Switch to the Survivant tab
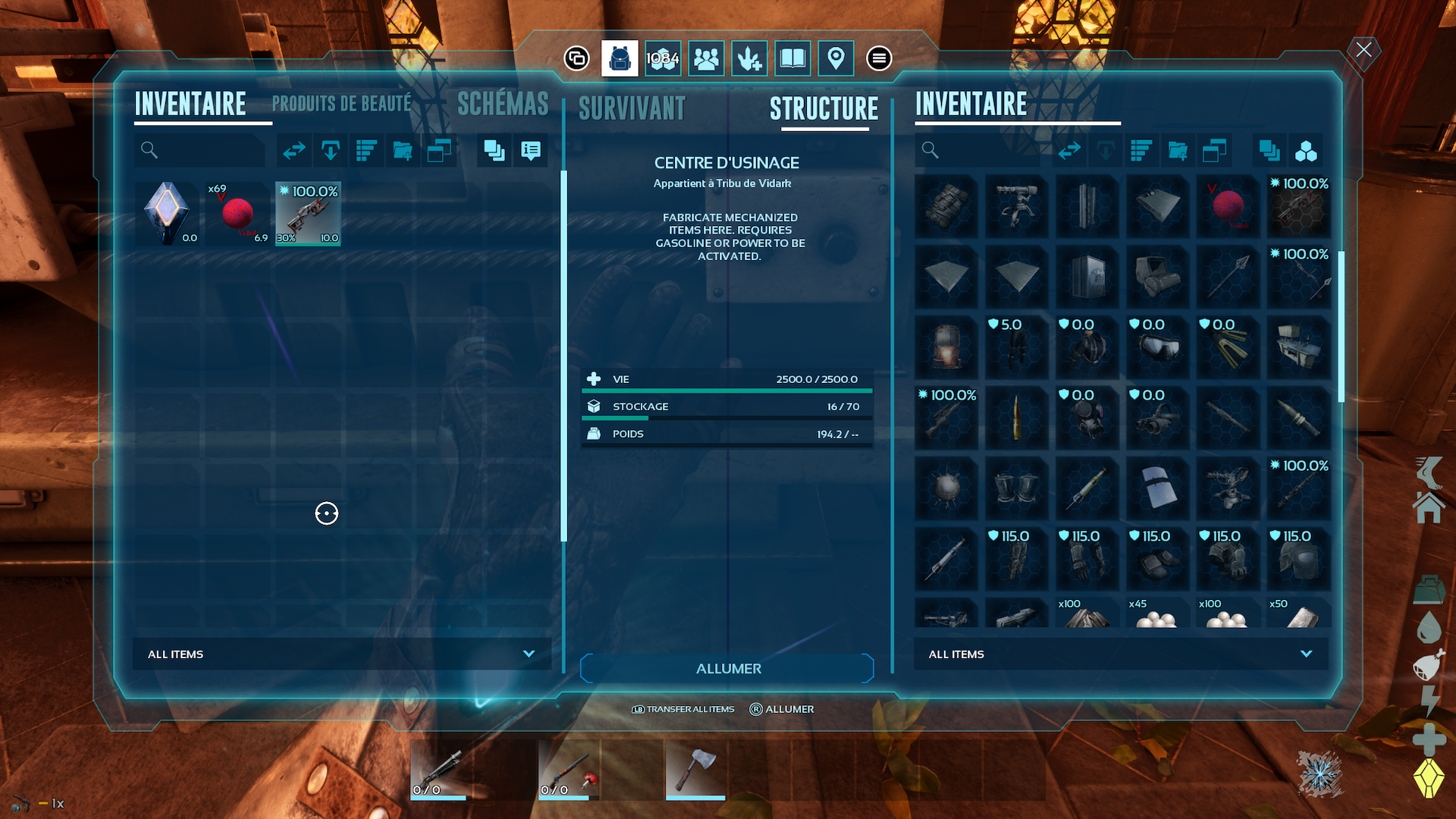This screenshot has height=819, width=1456. tap(632, 109)
